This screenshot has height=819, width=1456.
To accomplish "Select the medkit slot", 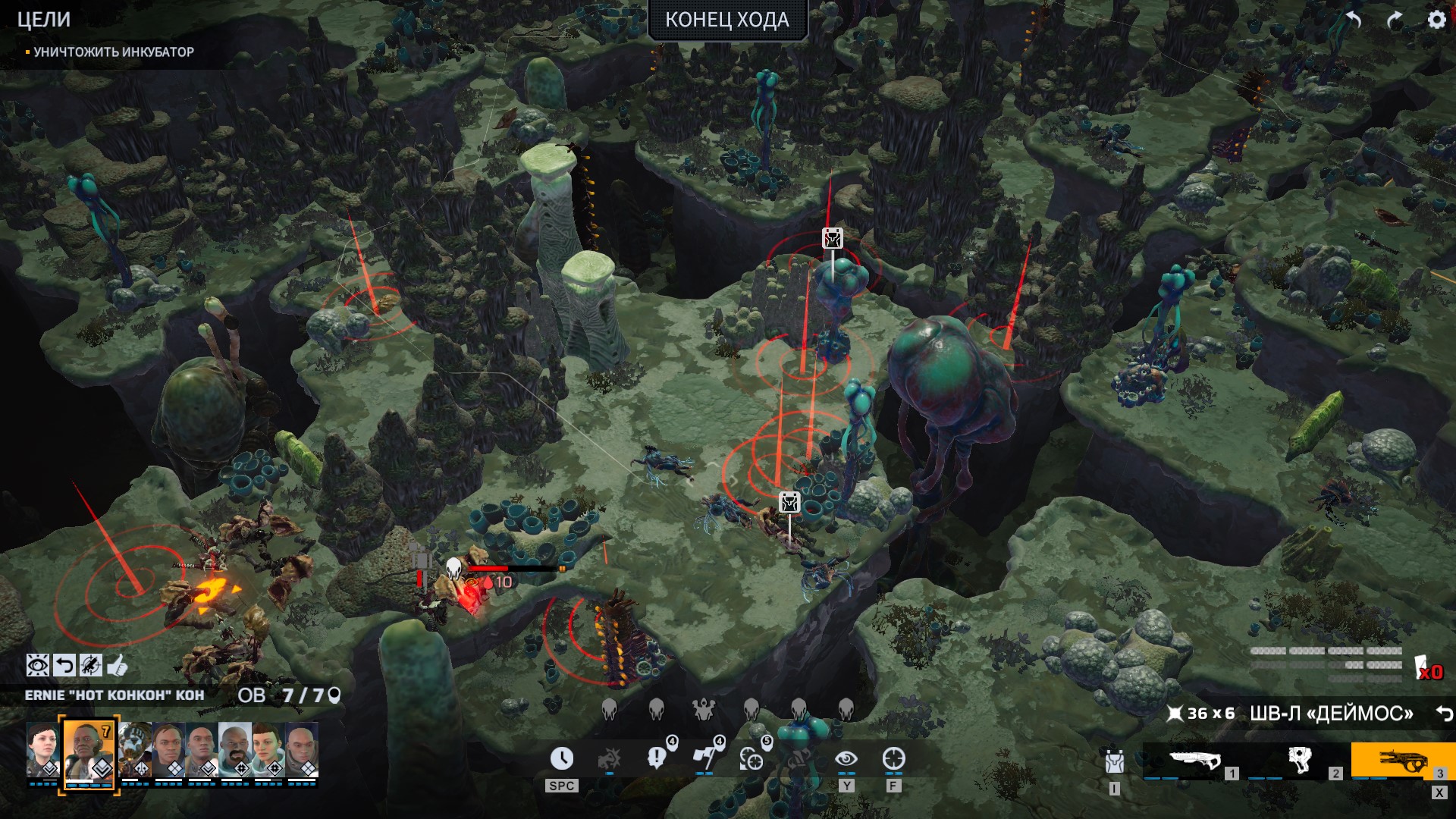I will [1298, 761].
